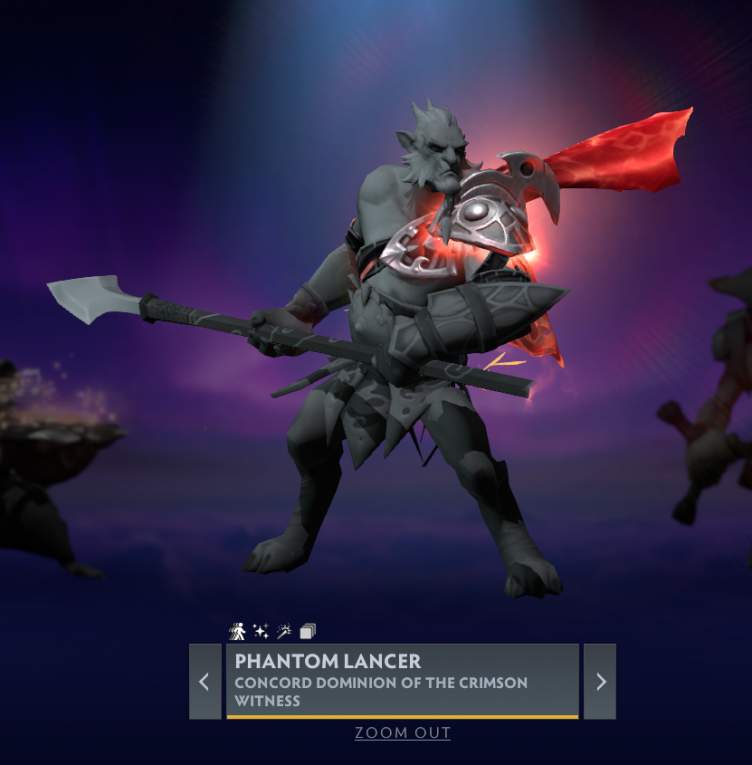Click the sparkles effects icon
The height and width of the screenshot is (765, 752).
261,631
